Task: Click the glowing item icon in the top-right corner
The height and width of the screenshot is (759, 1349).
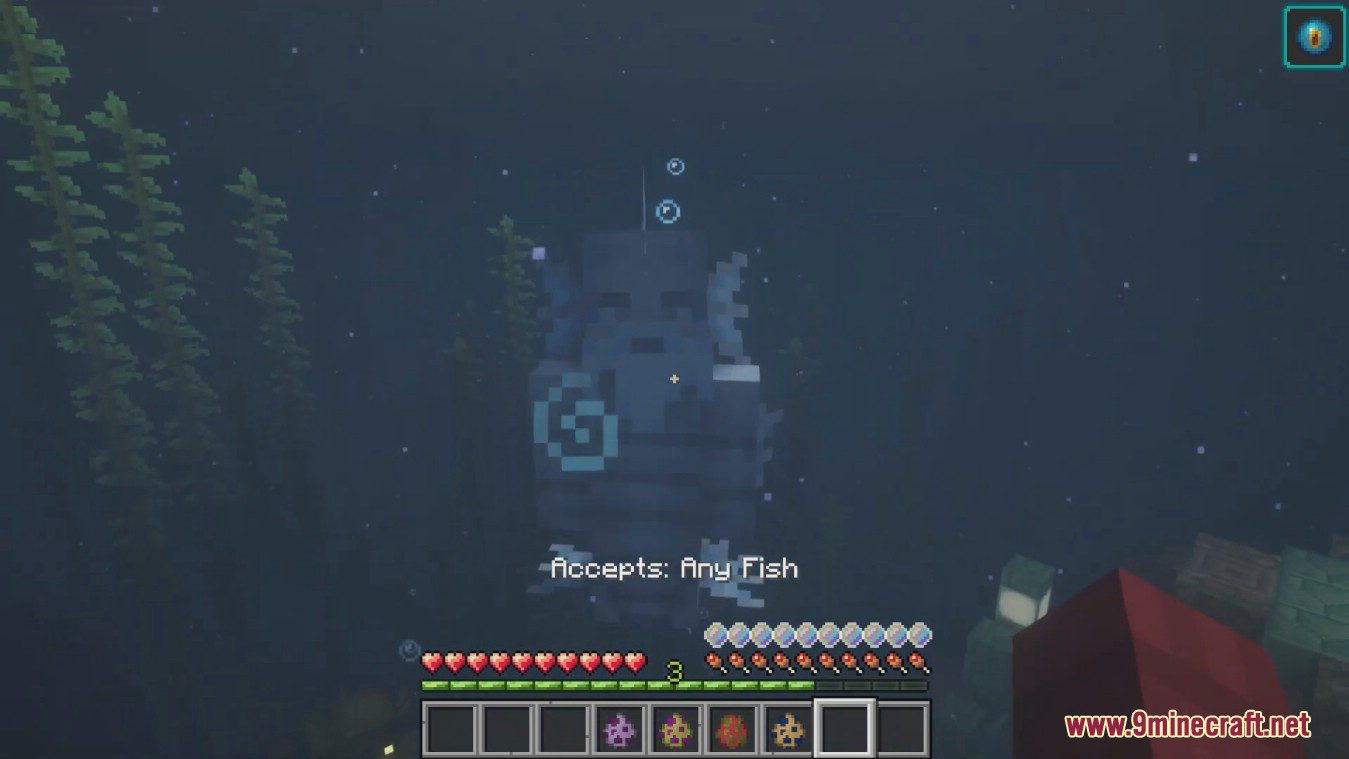Action: point(1316,37)
